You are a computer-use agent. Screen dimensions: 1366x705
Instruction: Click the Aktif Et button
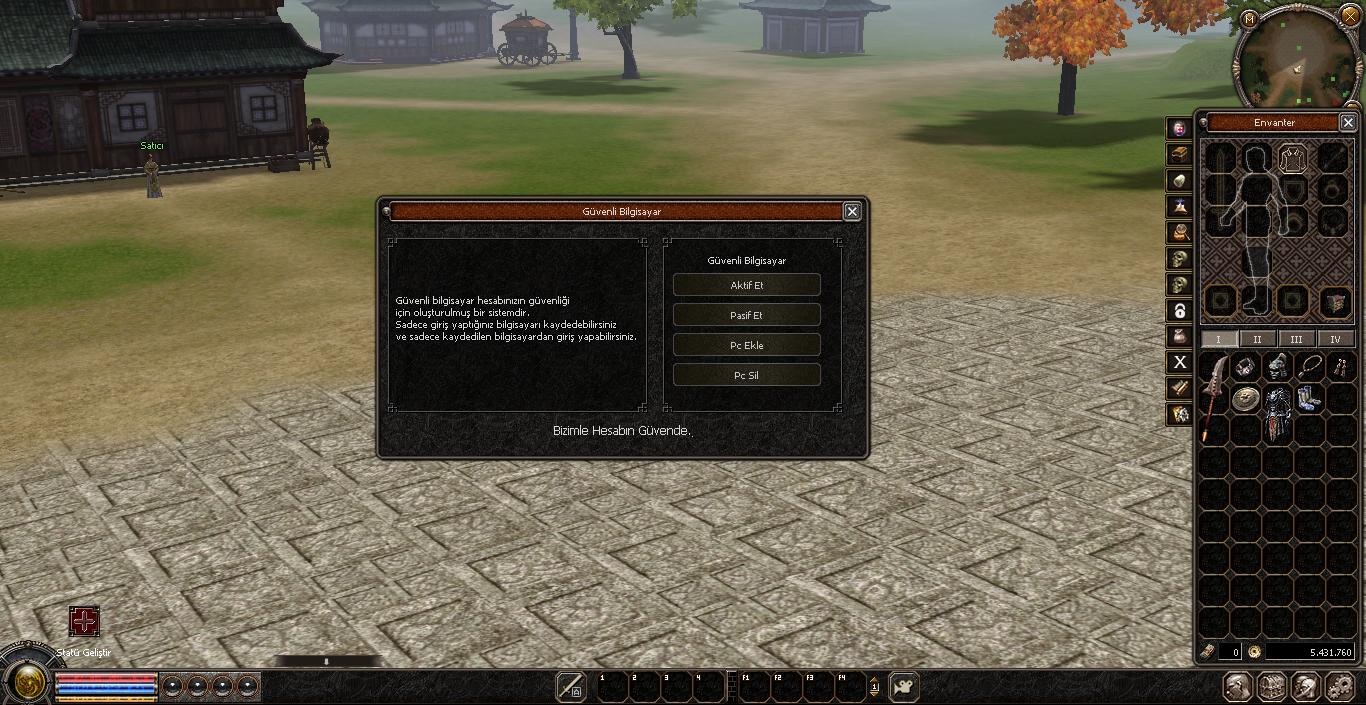[x=746, y=285]
